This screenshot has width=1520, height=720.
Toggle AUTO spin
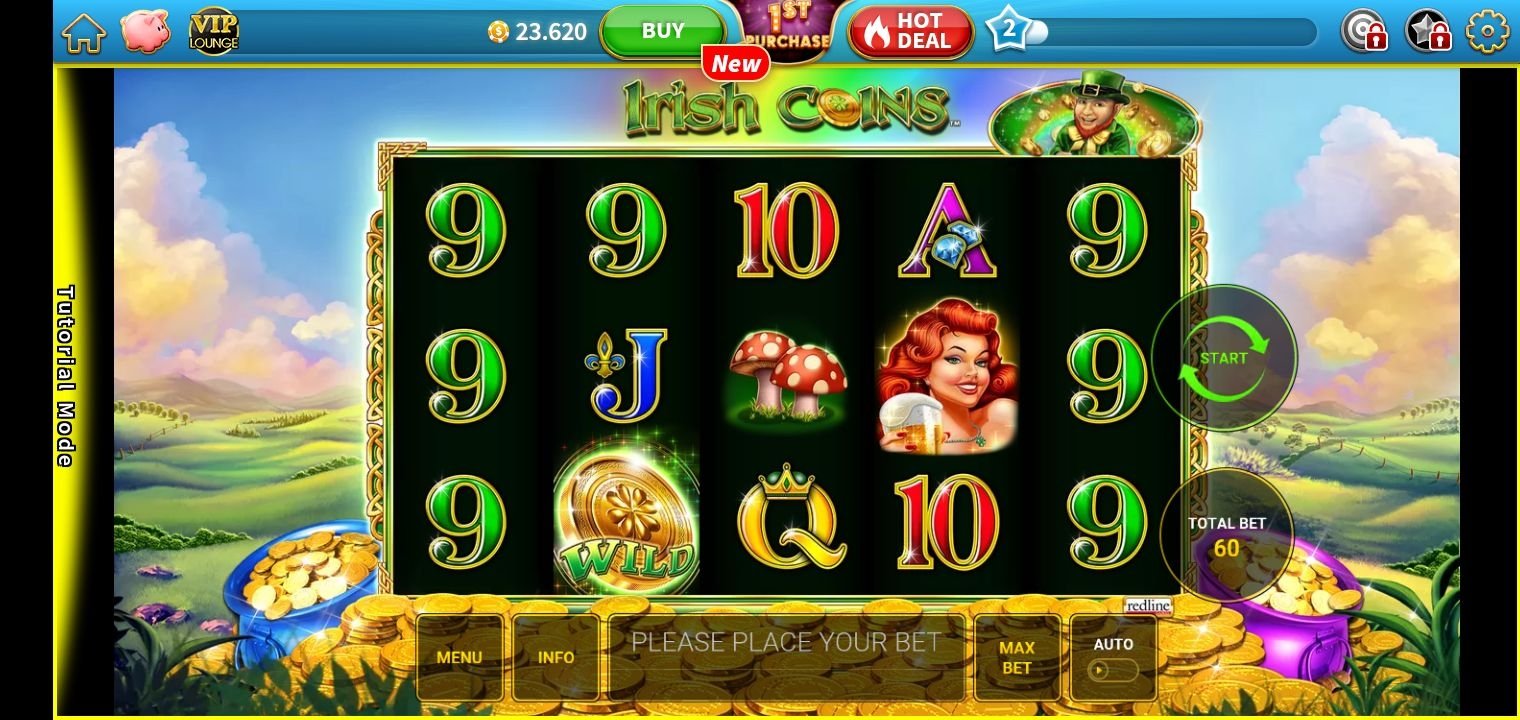point(1113,657)
